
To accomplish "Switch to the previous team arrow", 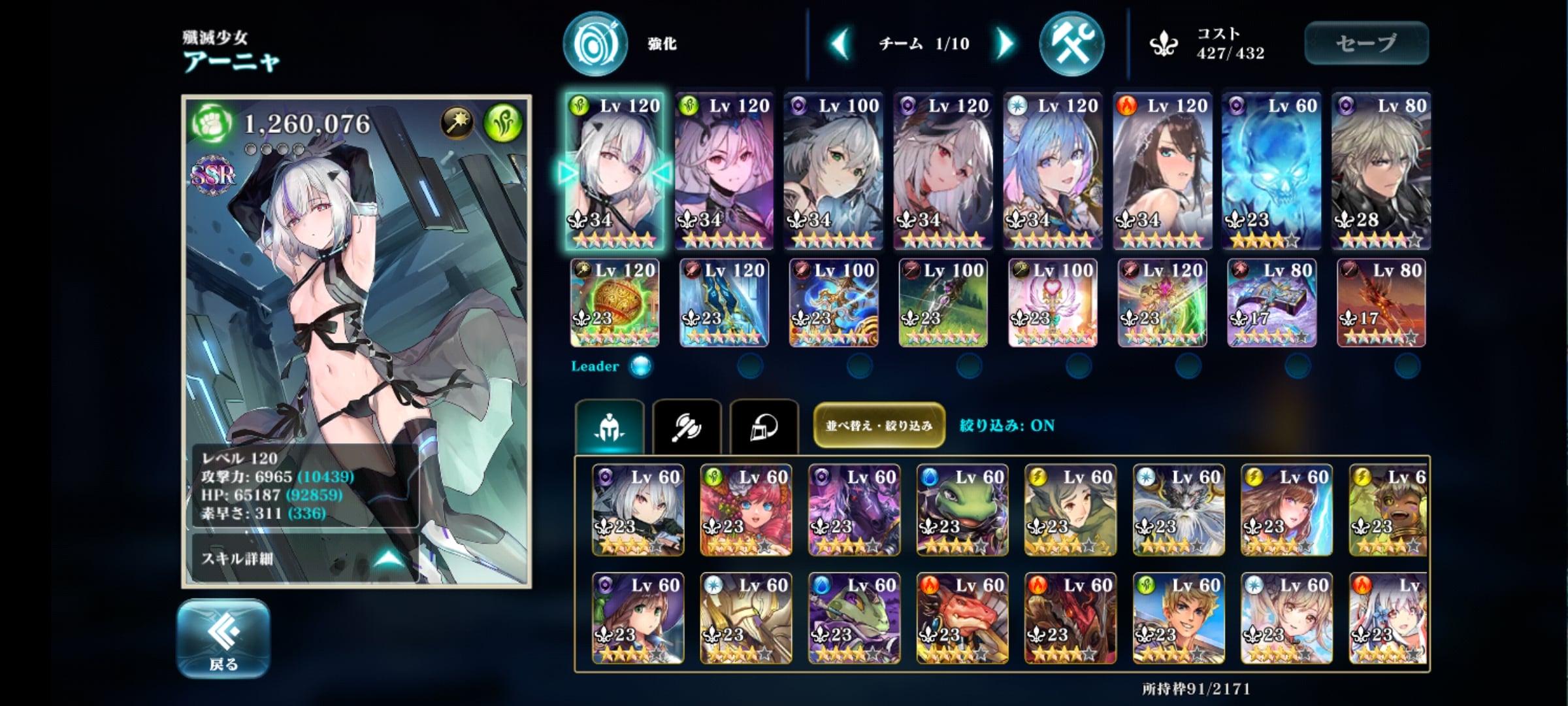I will 840,44.
